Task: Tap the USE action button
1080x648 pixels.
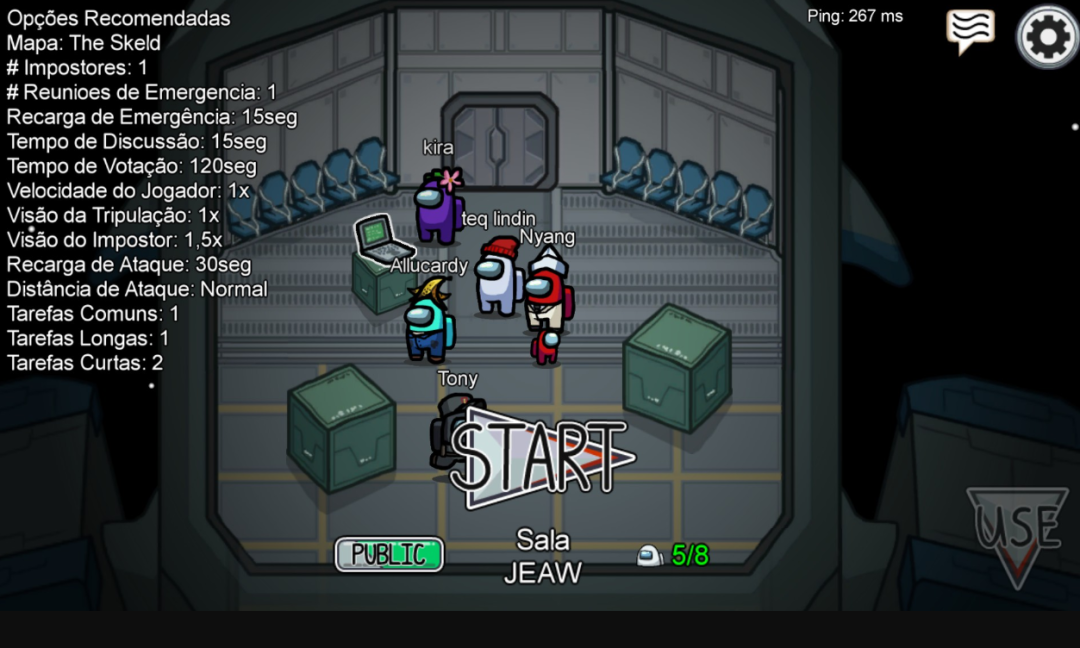Action: tap(1018, 530)
